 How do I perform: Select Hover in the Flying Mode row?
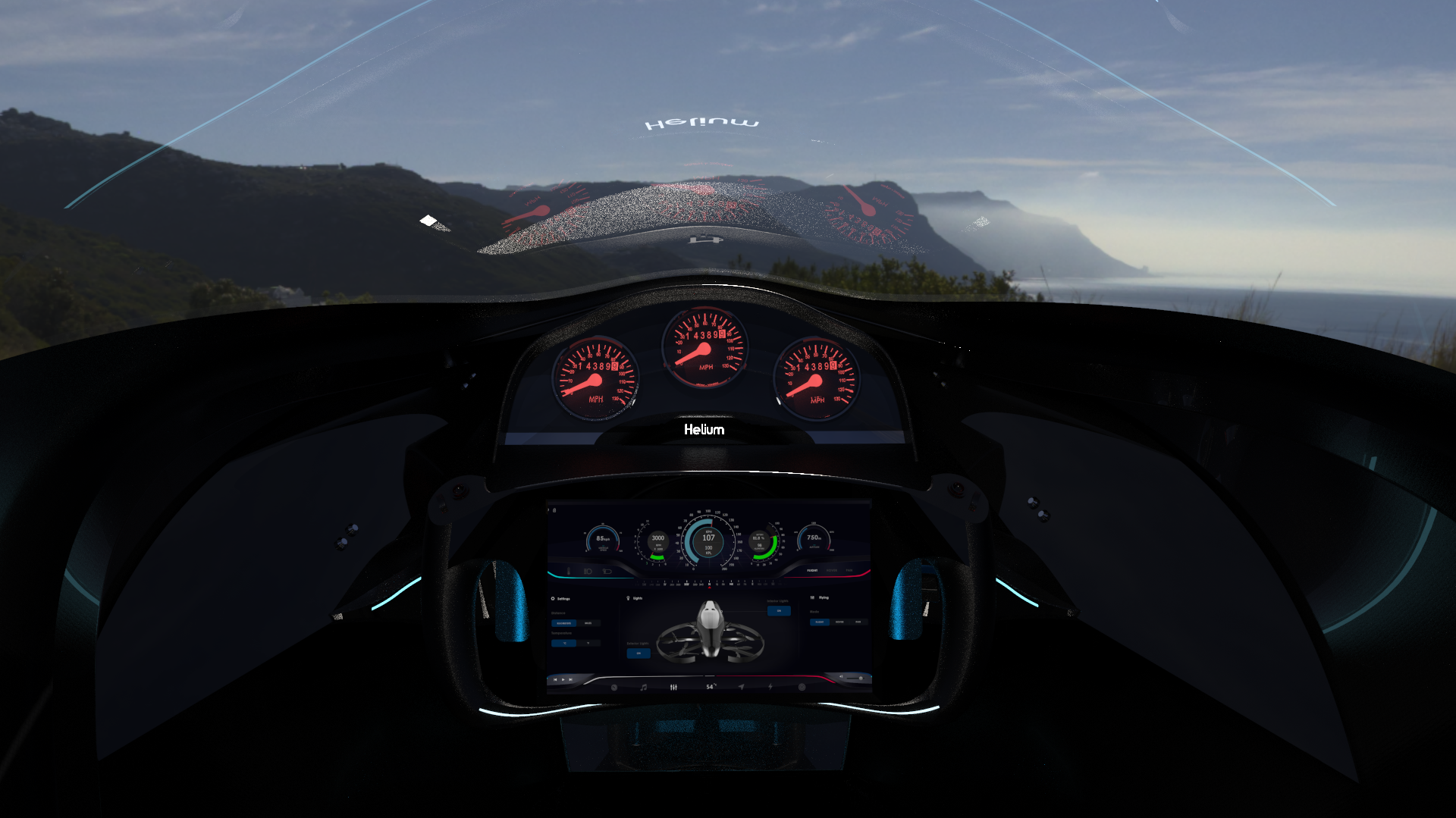pos(839,622)
